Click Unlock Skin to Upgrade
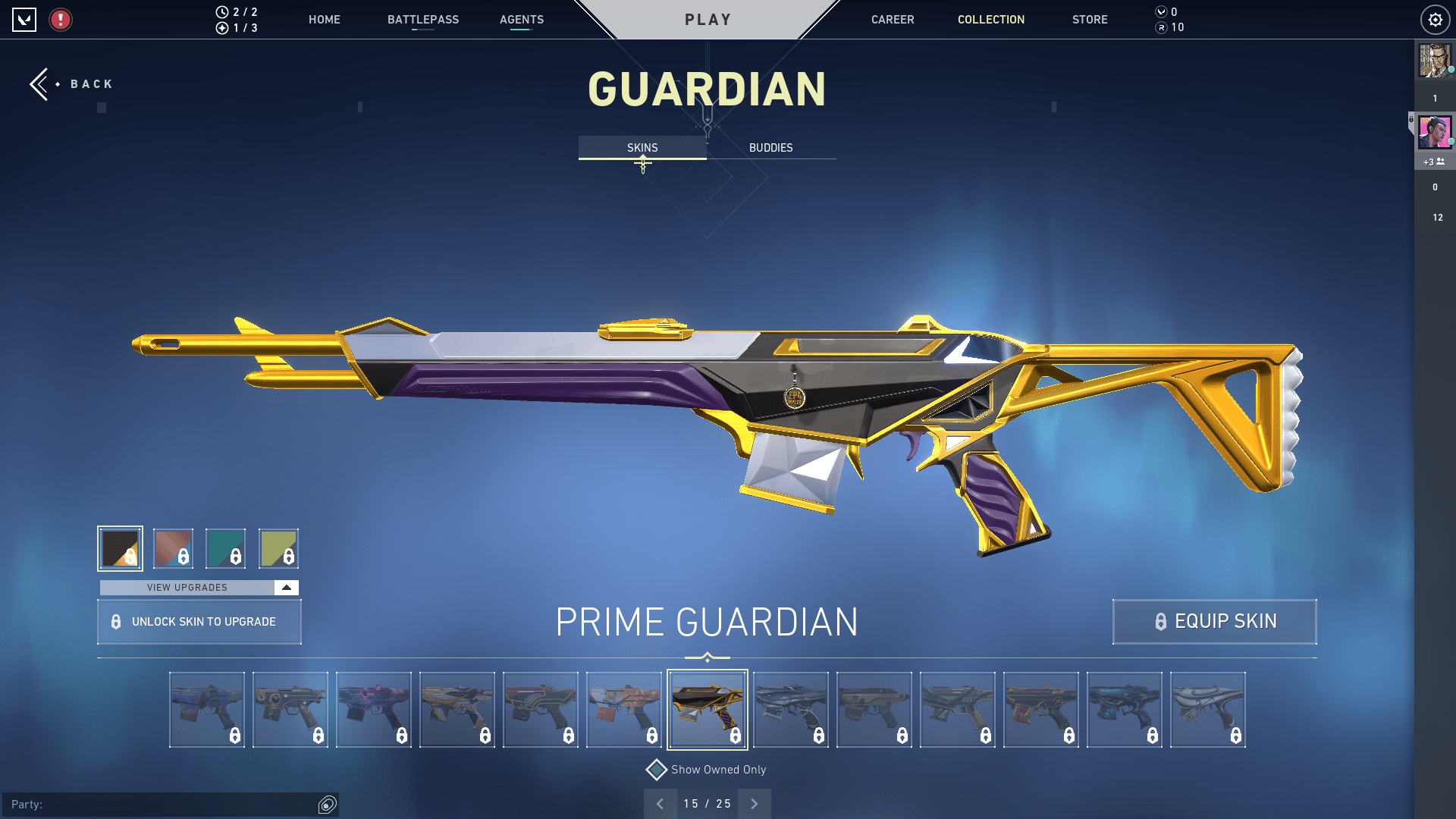 [199, 621]
